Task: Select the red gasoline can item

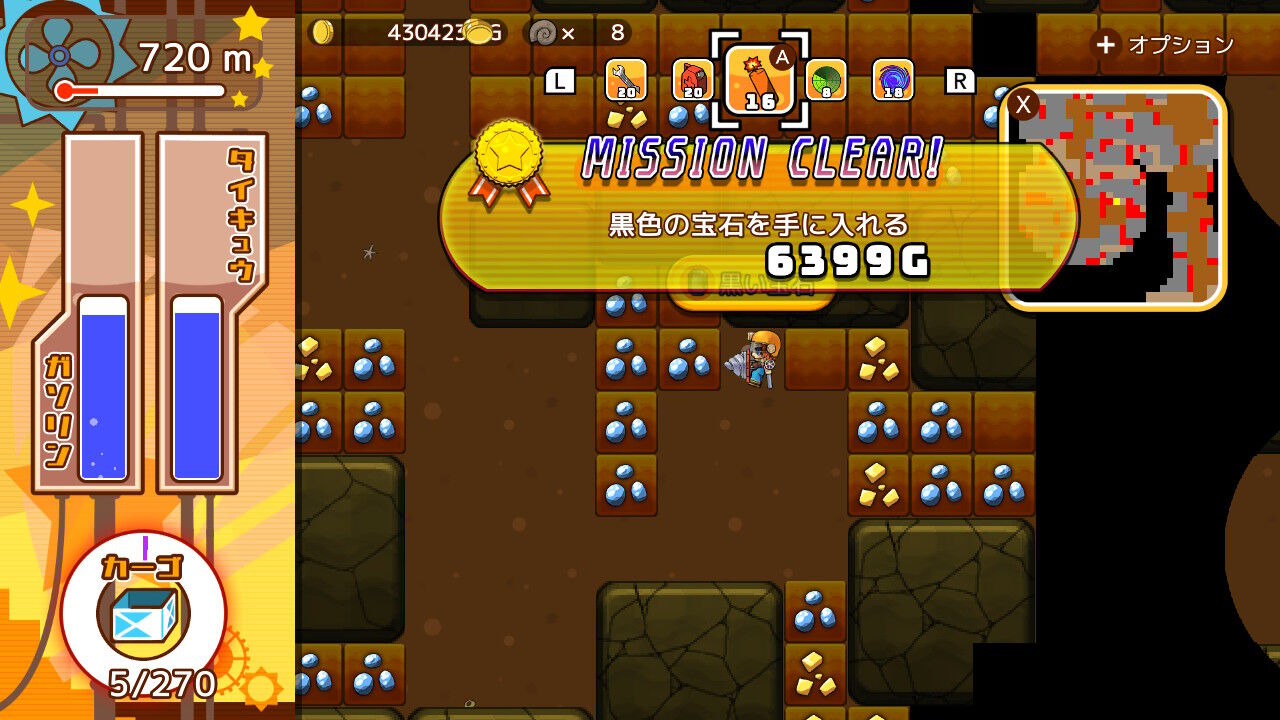Action: point(694,82)
